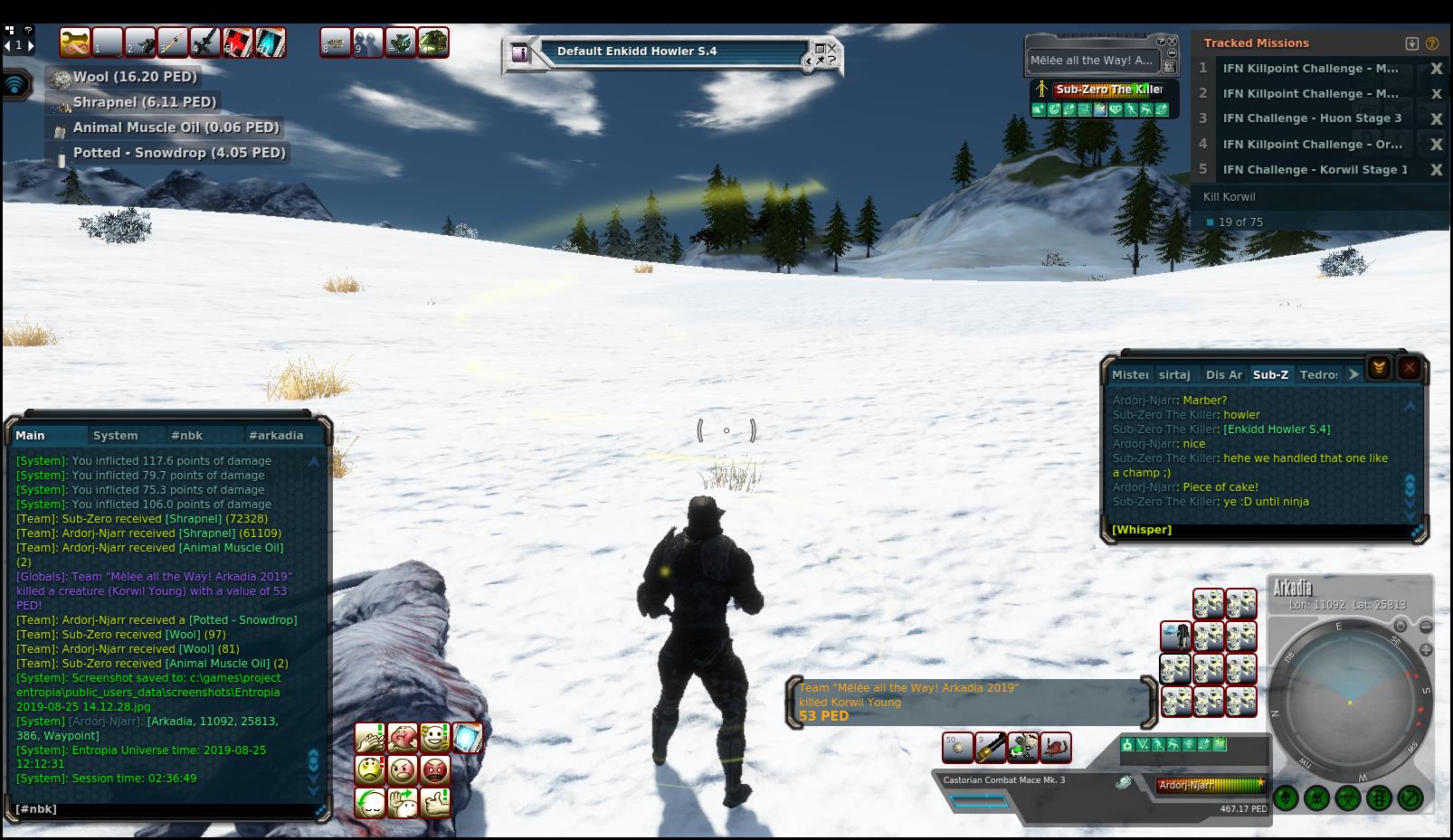The width and height of the screenshot is (1453, 840).
Task: Switch to the System chat tab
Action: point(115,435)
